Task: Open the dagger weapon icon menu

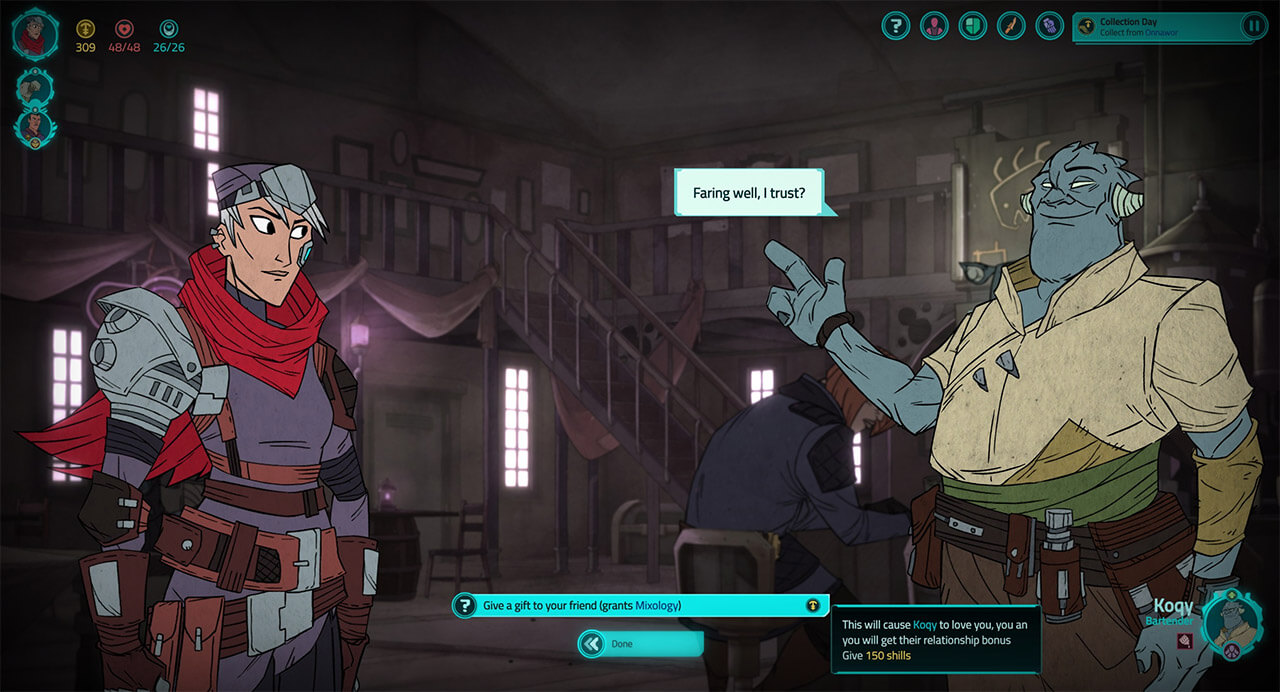Action: point(1011,26)
